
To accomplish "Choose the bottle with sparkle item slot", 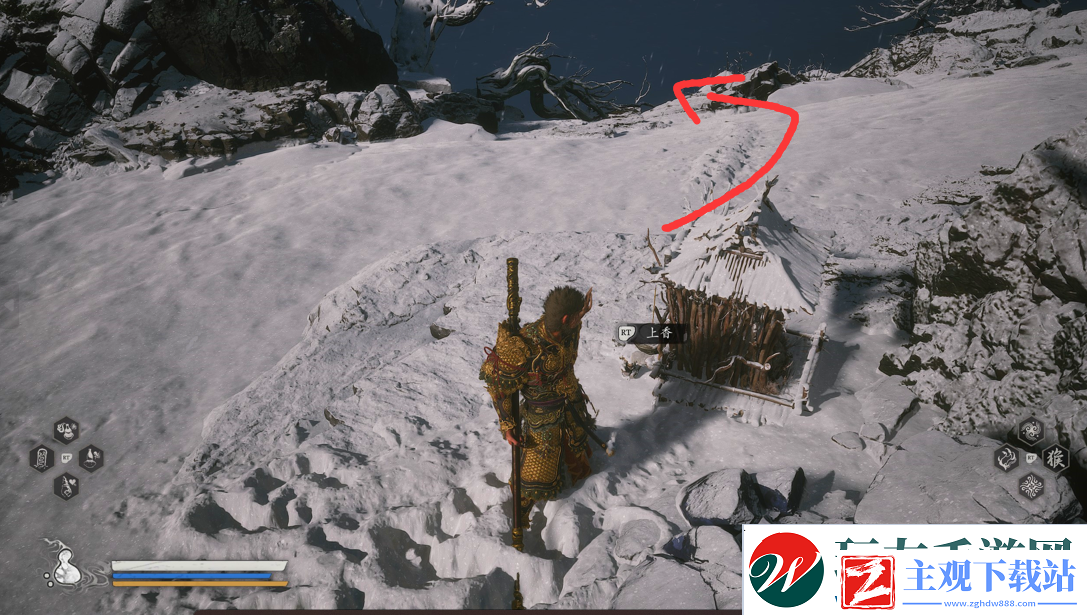I will (x=91, y=458).
